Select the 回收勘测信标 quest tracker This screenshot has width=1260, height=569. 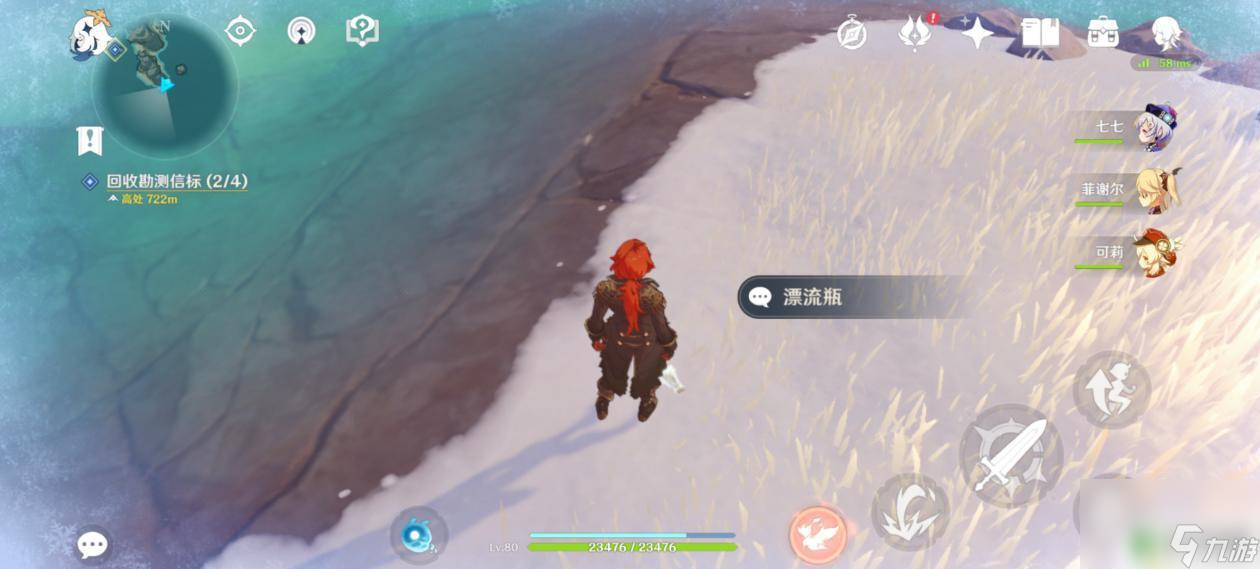[176, 182]
